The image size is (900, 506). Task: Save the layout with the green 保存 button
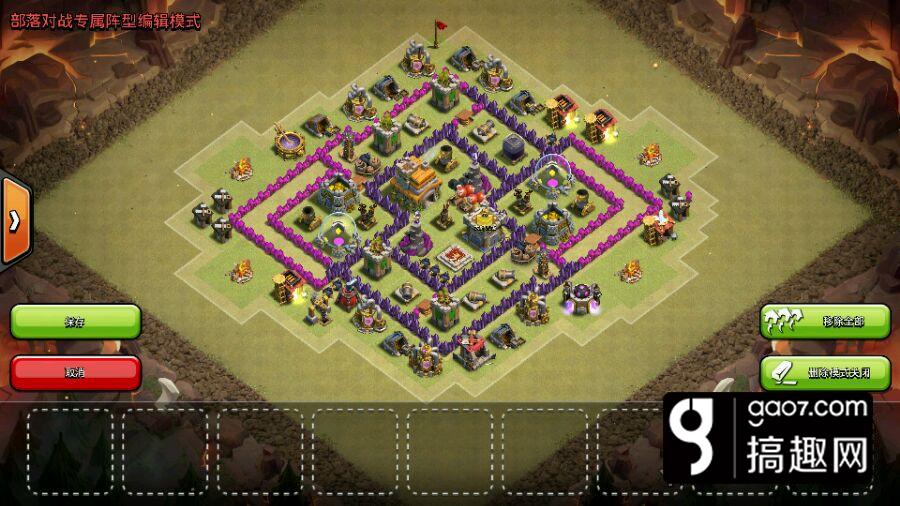coord(75,321)
